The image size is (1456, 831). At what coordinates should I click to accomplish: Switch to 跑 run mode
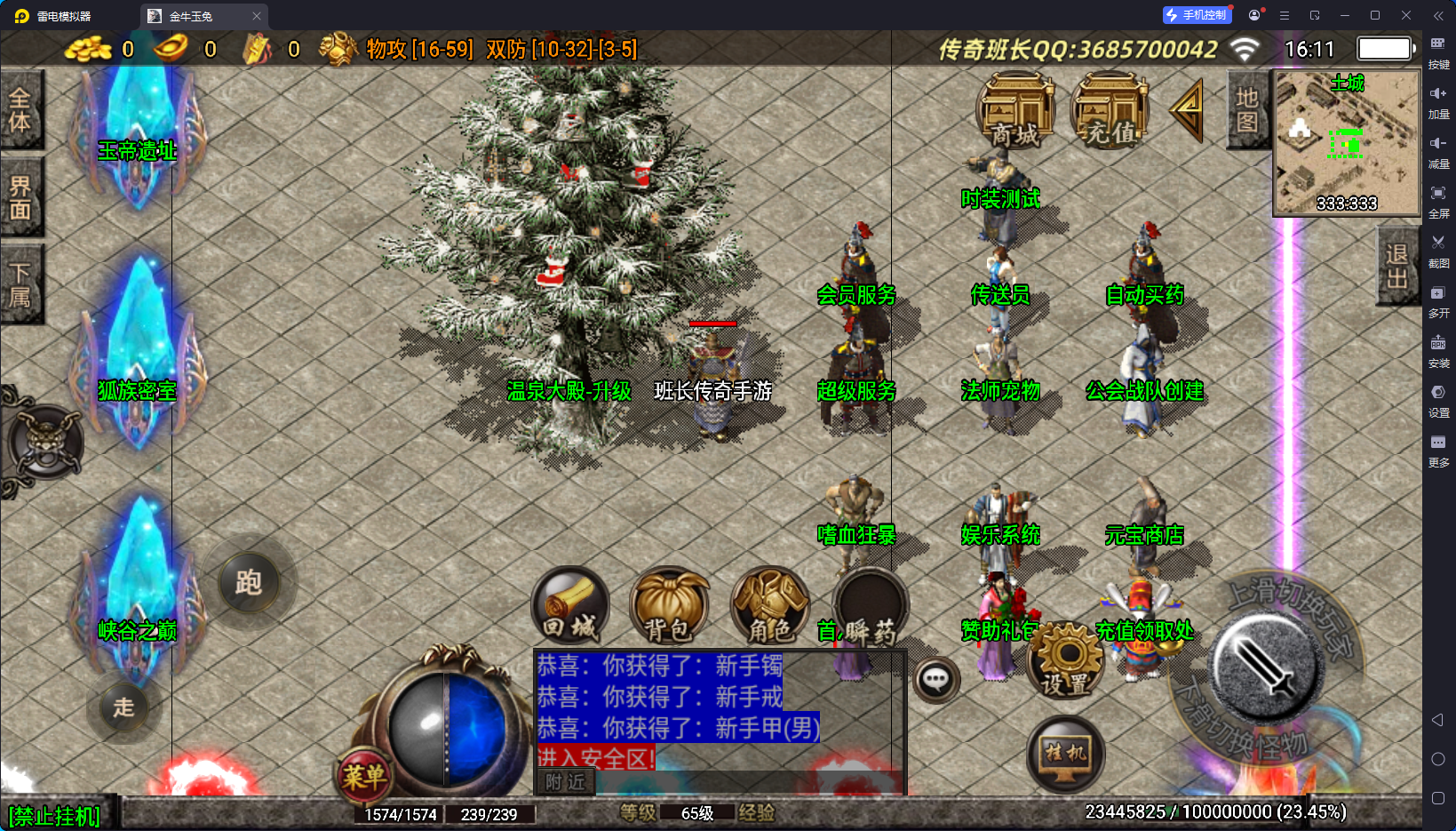pyautogui.click(x=249, y=583)
